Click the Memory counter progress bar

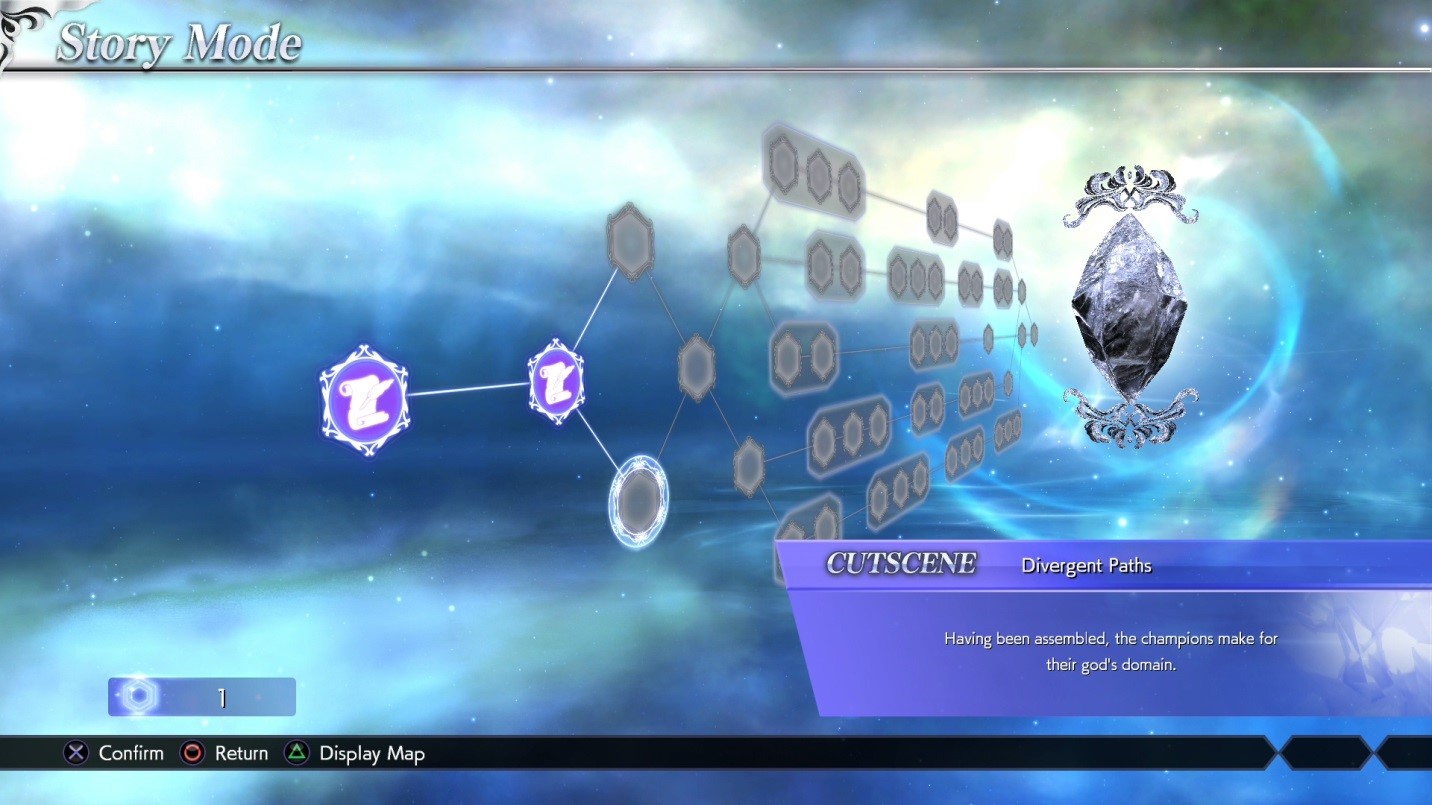pos(200,696)
